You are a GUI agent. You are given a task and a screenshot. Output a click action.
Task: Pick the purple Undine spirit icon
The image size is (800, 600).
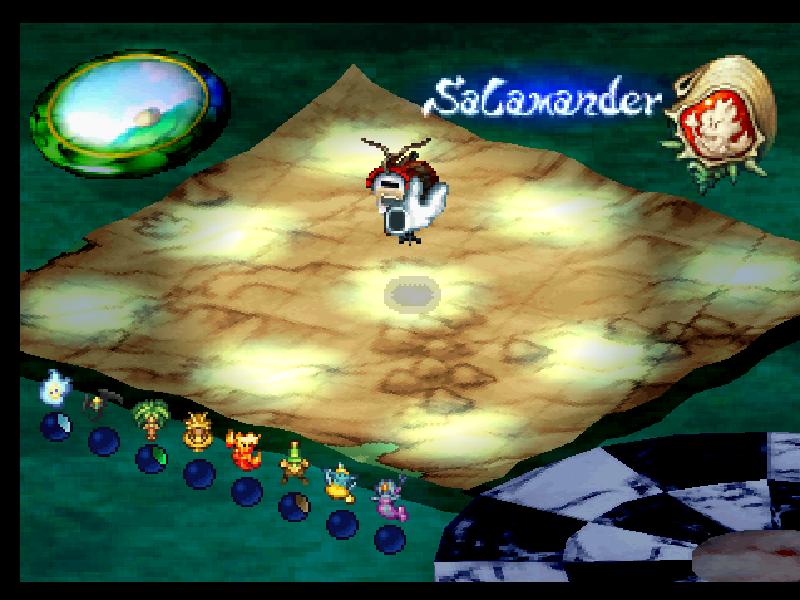[387, 497]
